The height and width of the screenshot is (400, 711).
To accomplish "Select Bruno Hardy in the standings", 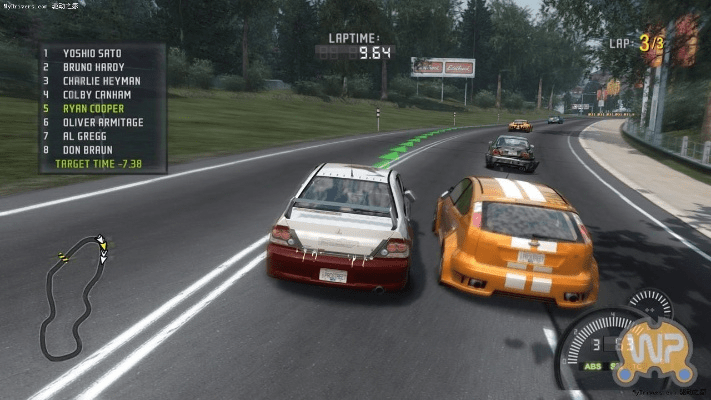I will pyautogui.click(x=90, y=66).
